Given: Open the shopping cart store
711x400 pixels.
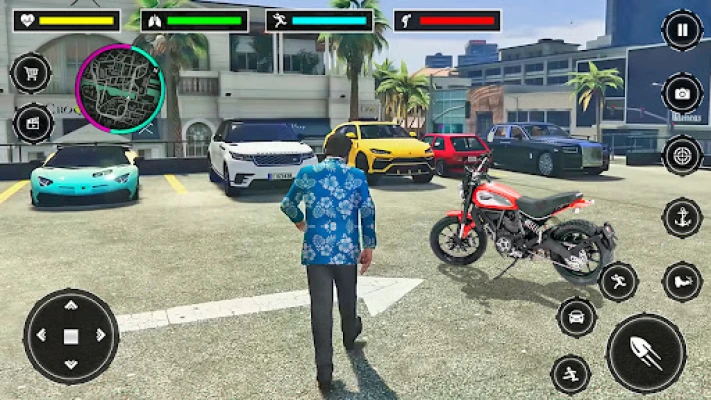Looking at the screenshot, I should click(31, 73).
